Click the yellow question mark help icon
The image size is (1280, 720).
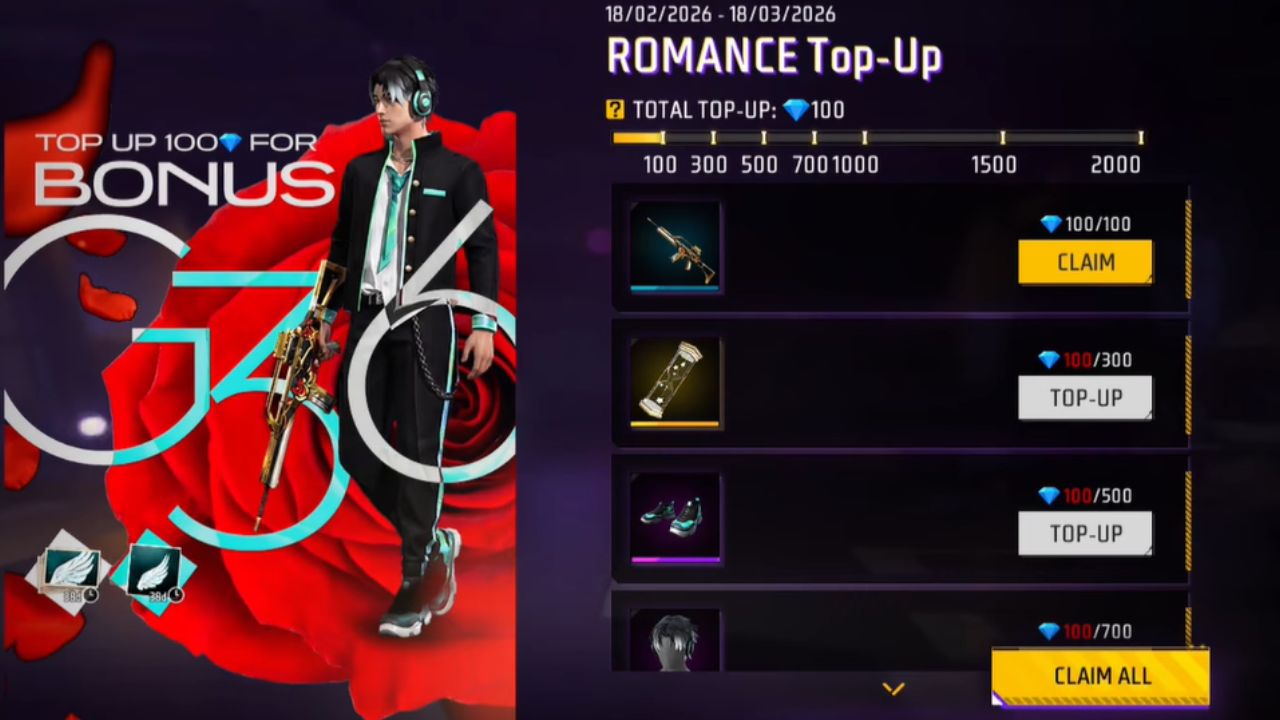click(617, 110)
